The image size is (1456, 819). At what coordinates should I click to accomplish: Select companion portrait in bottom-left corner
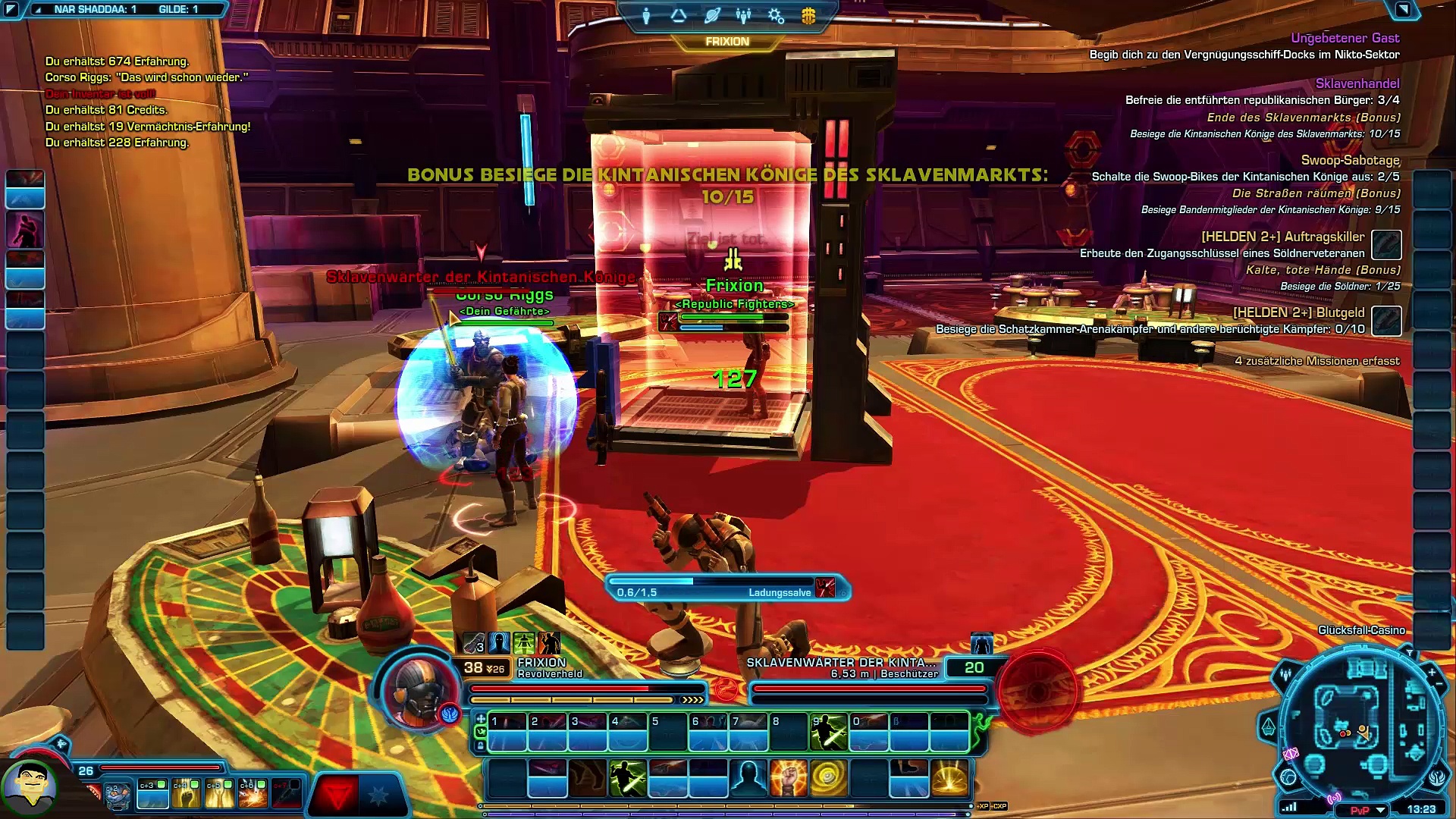(x=30, y=786)
